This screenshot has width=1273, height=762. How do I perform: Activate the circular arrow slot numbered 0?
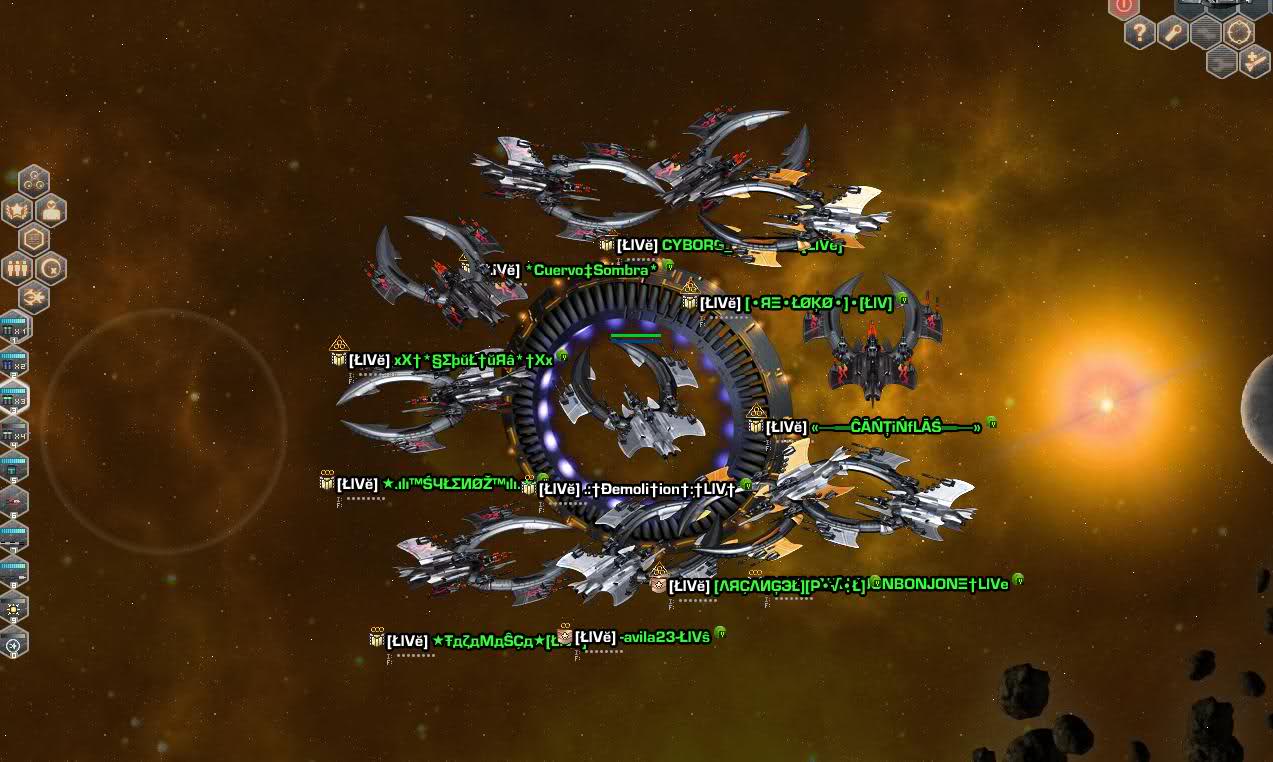coord(14,645)
